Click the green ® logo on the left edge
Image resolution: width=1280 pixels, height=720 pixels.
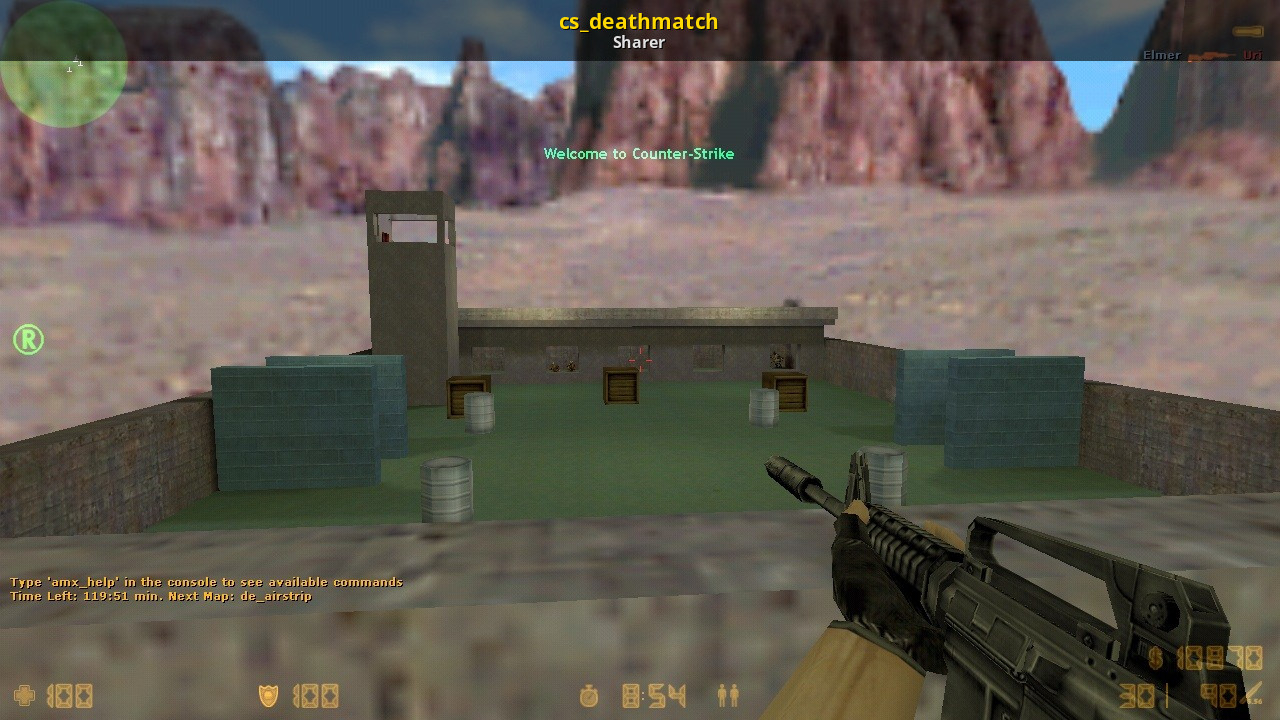(27, 340)
